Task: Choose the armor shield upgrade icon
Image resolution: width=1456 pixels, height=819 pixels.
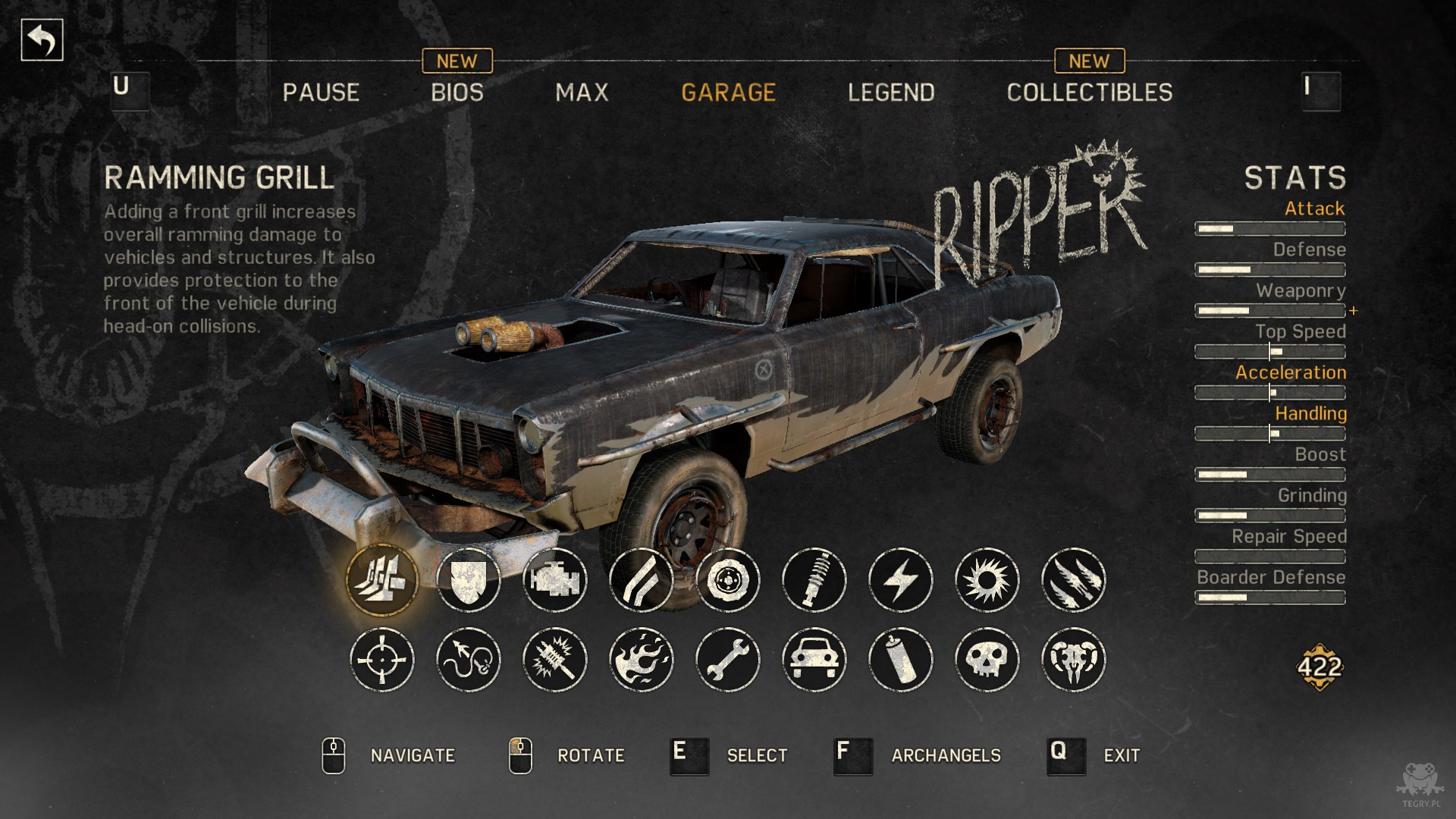Action: (469, 580)
